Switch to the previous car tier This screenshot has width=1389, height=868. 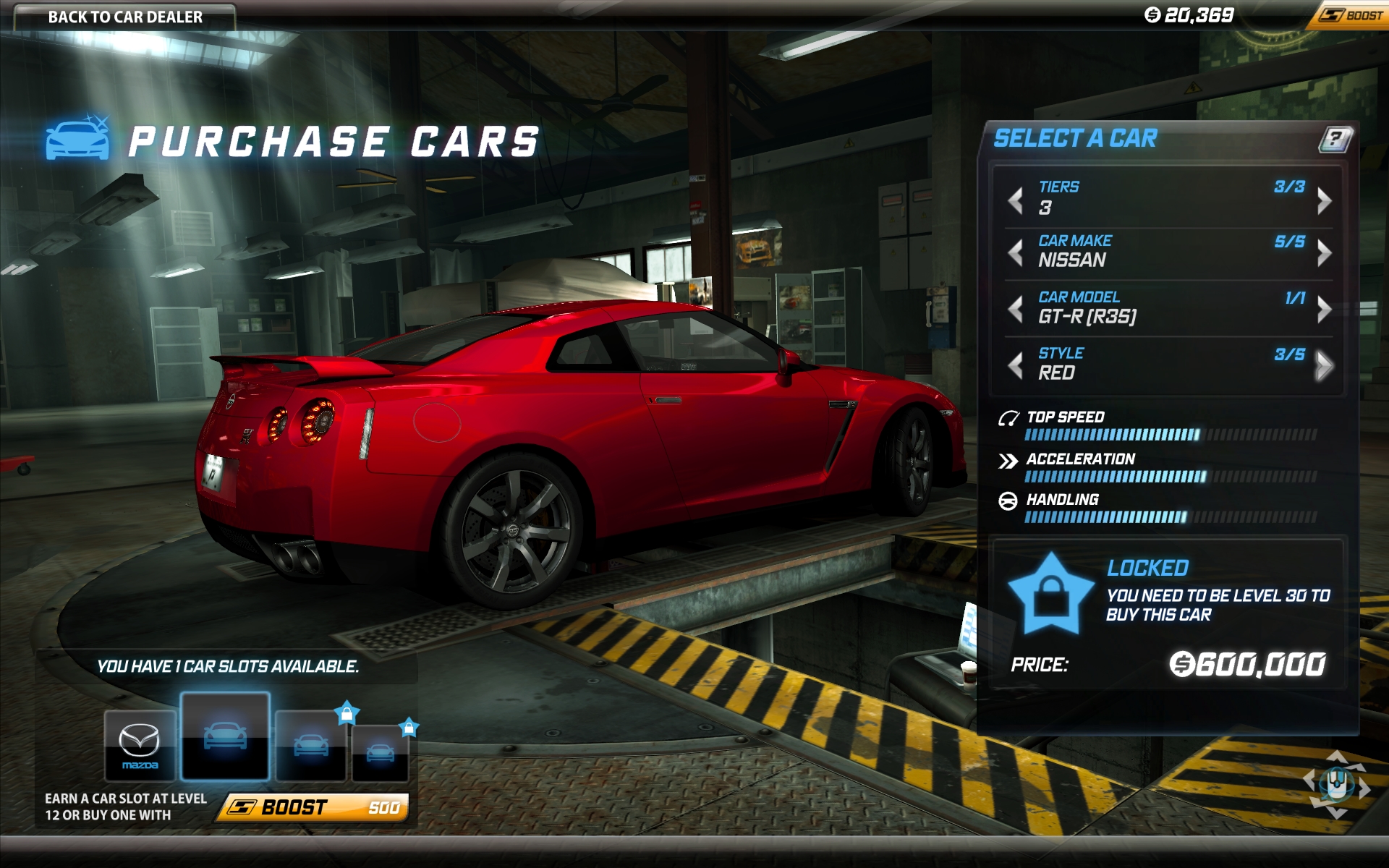(x=1016, y=200)
